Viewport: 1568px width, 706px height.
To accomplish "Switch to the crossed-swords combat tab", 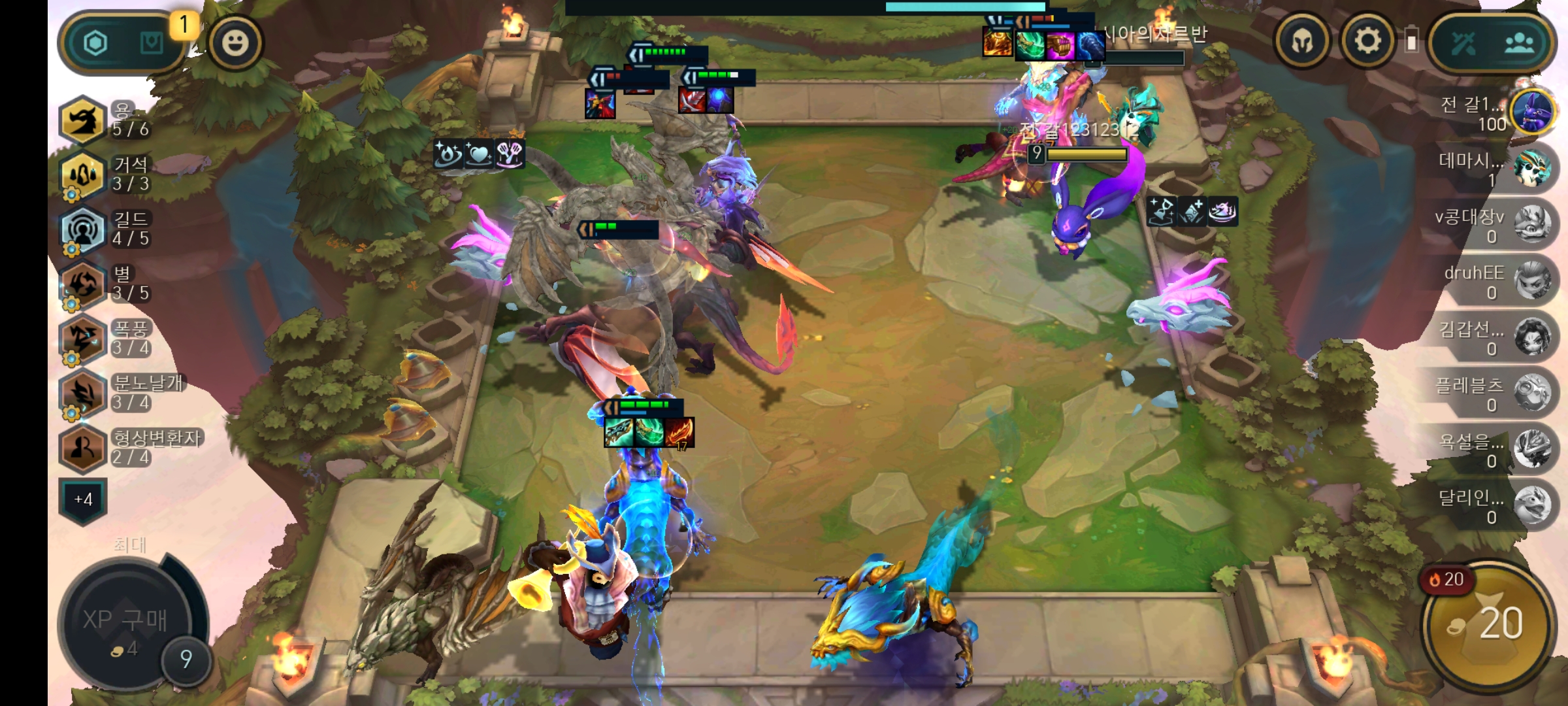I will click(x=1463, y=43).
